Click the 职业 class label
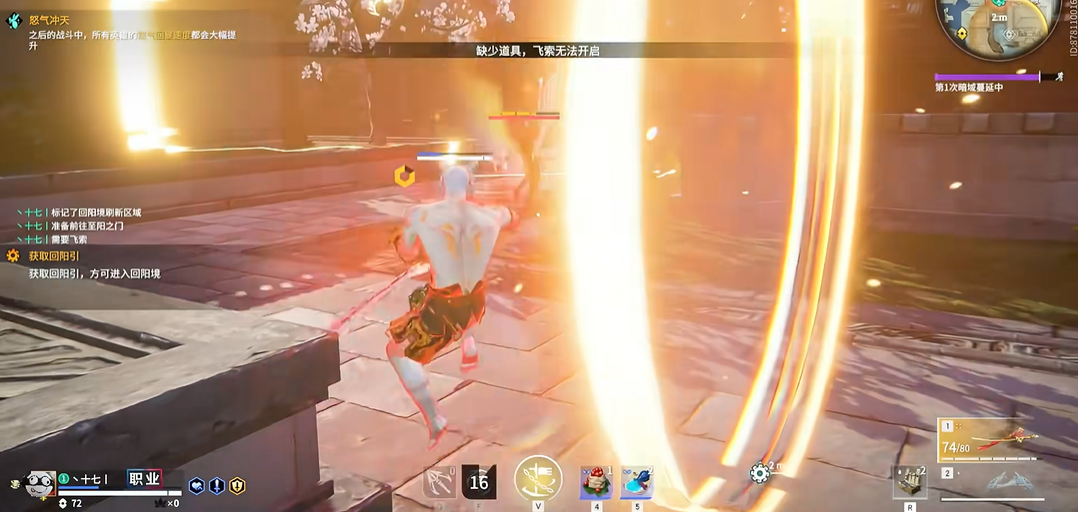1078x512 pixels. point(144,479)
